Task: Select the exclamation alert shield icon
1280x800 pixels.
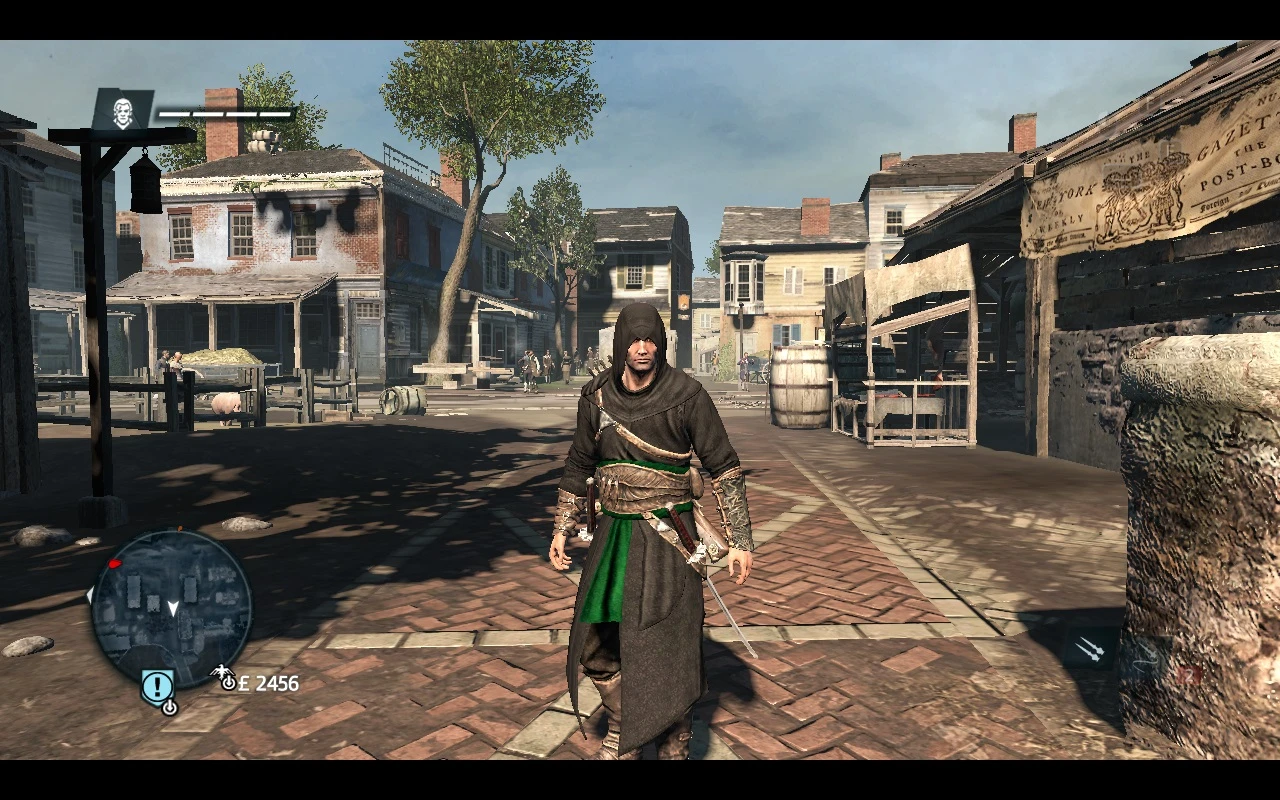Action: (157, 685)
